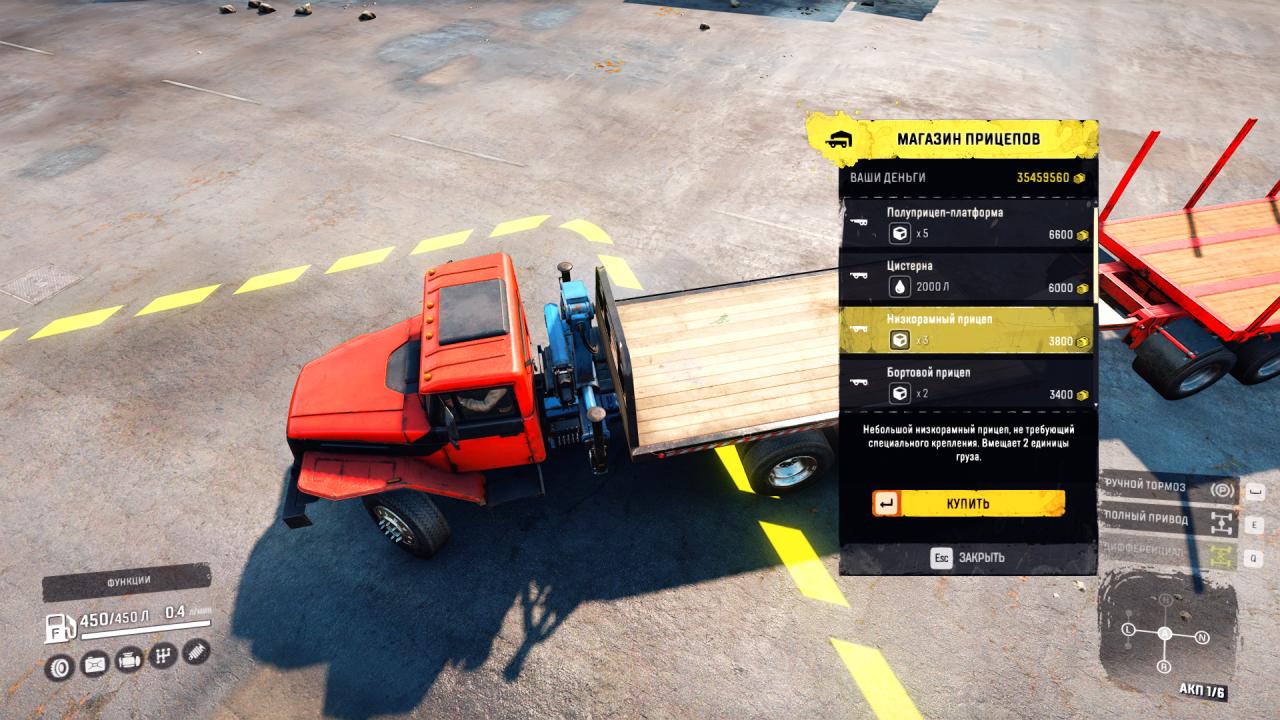
Task: Shift to the H high gear
Action: (x=1165, y=599)
